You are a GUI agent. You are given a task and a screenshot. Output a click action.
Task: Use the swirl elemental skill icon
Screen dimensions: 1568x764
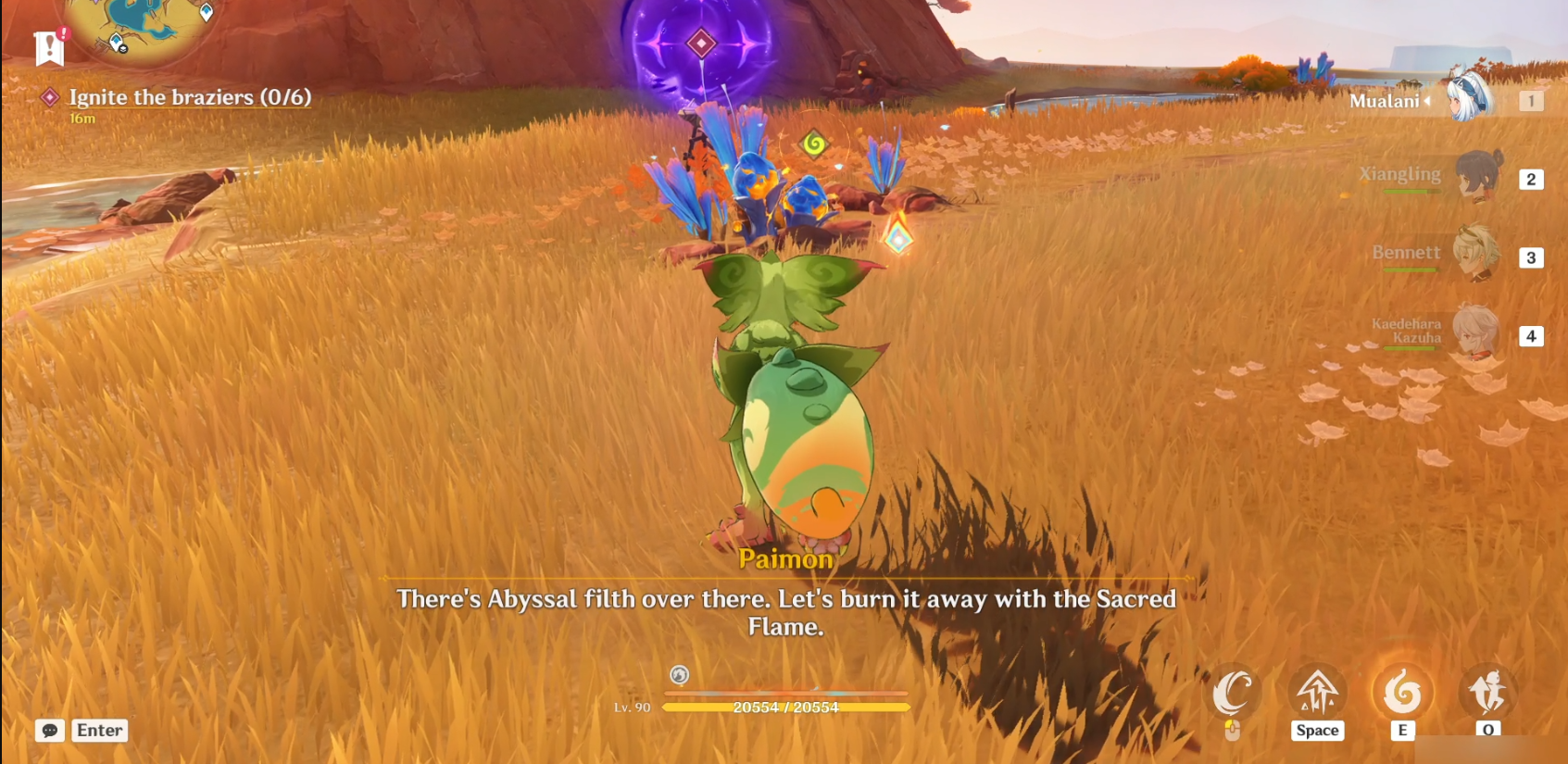point(1402,693)
